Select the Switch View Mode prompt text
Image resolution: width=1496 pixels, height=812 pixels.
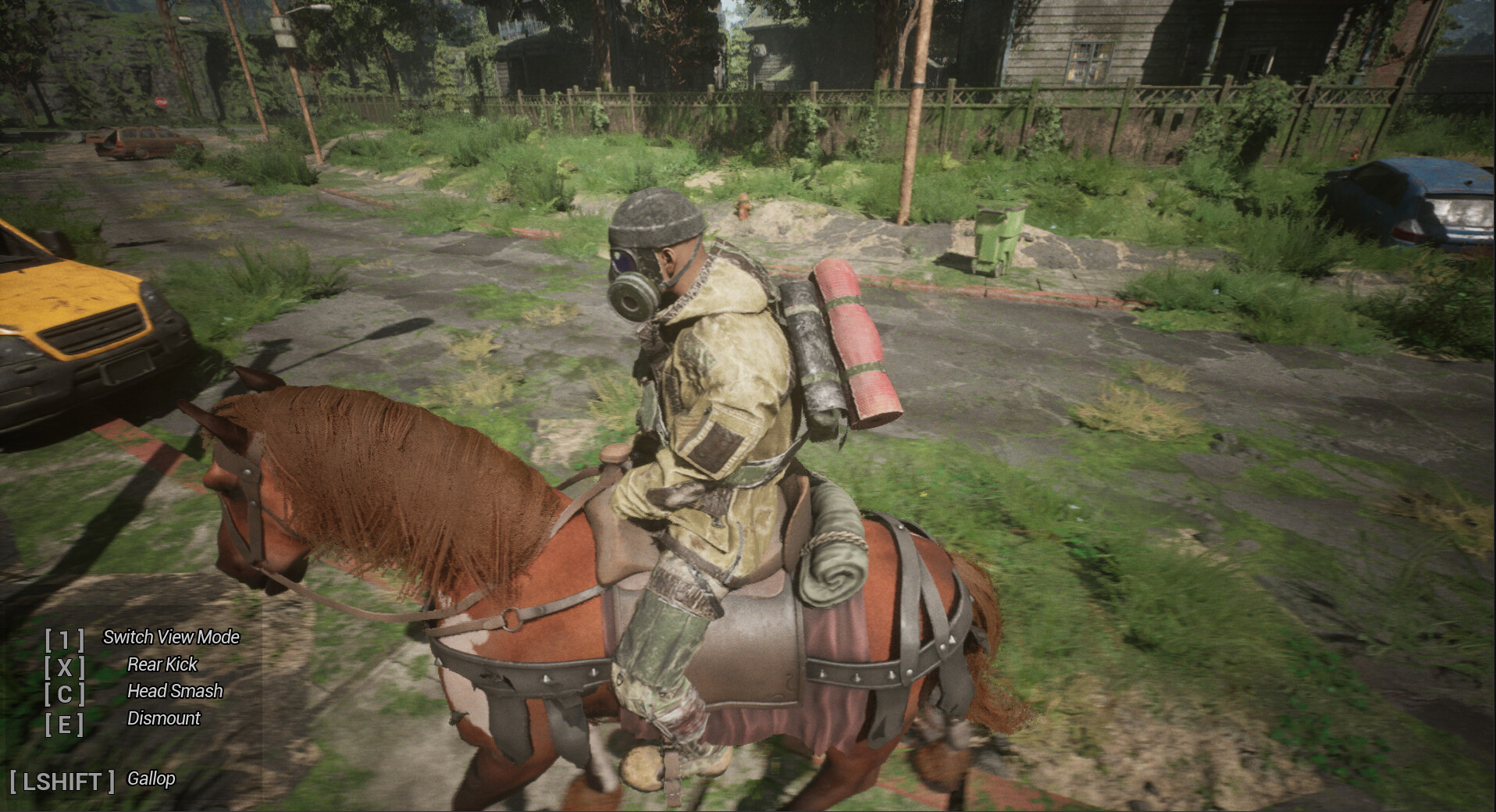pos(173,637)
